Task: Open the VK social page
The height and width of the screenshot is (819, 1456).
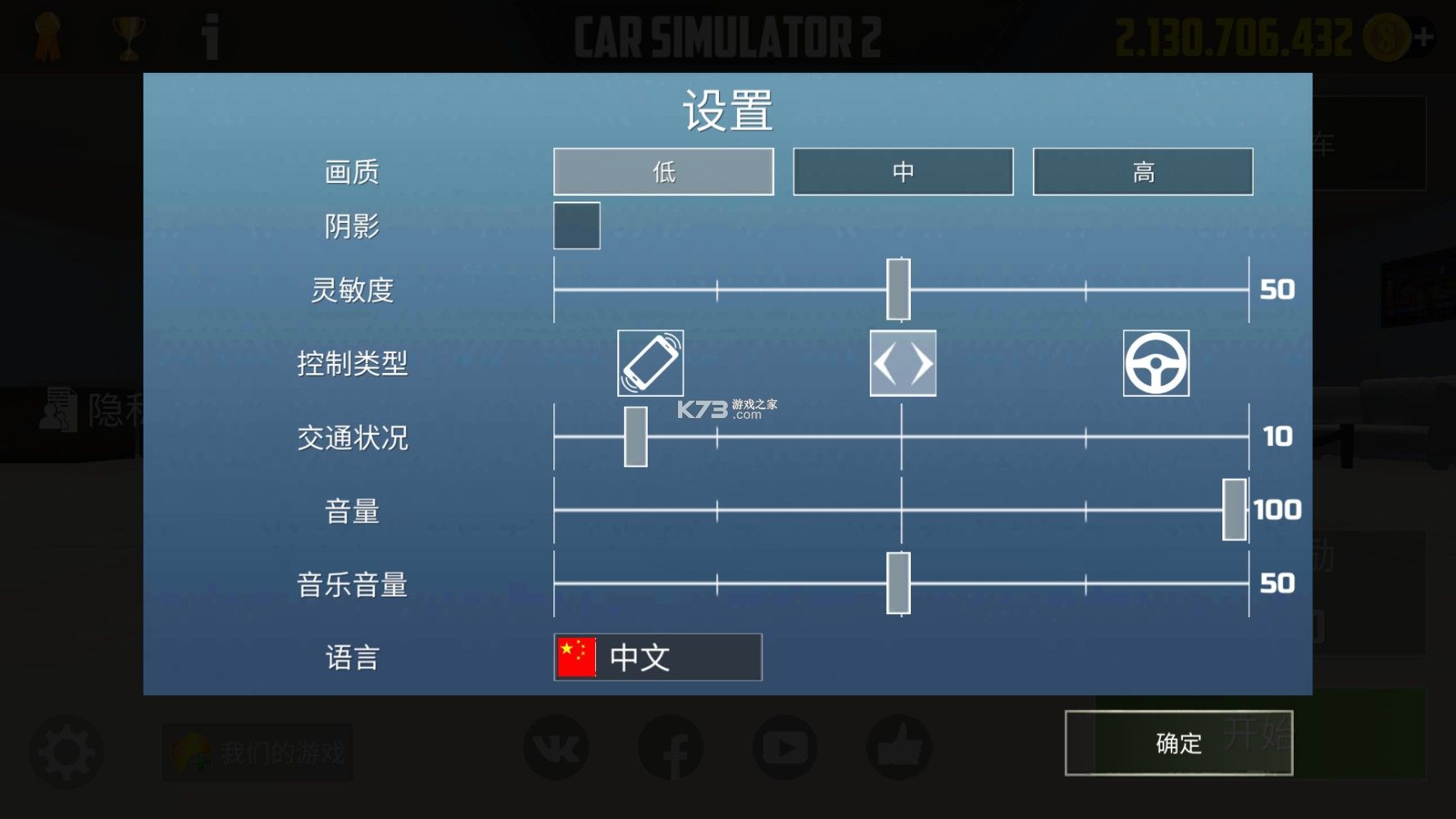Action: point(557,748)
